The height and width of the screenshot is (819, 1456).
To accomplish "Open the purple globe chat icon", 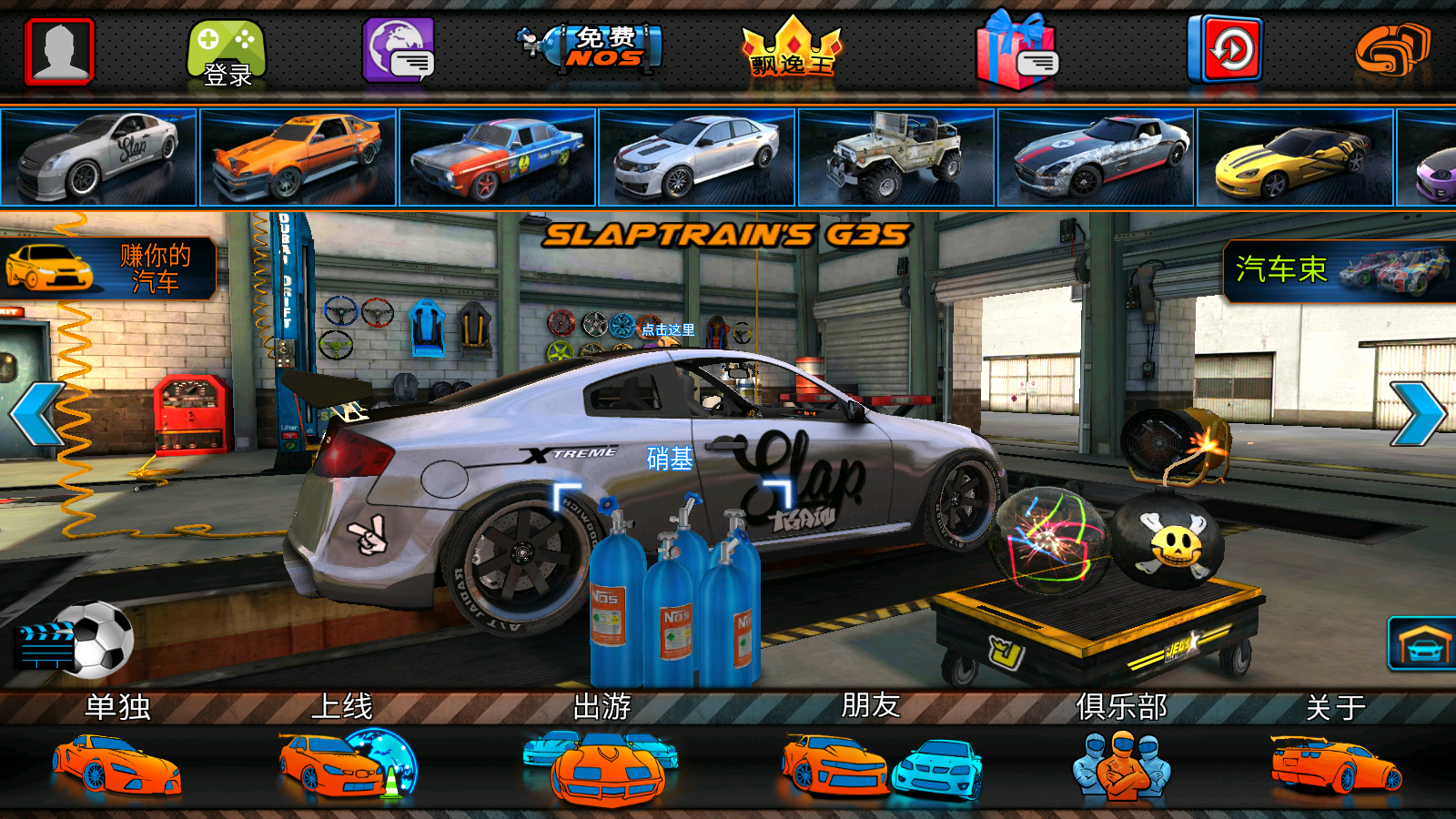I will pos(399,51).
